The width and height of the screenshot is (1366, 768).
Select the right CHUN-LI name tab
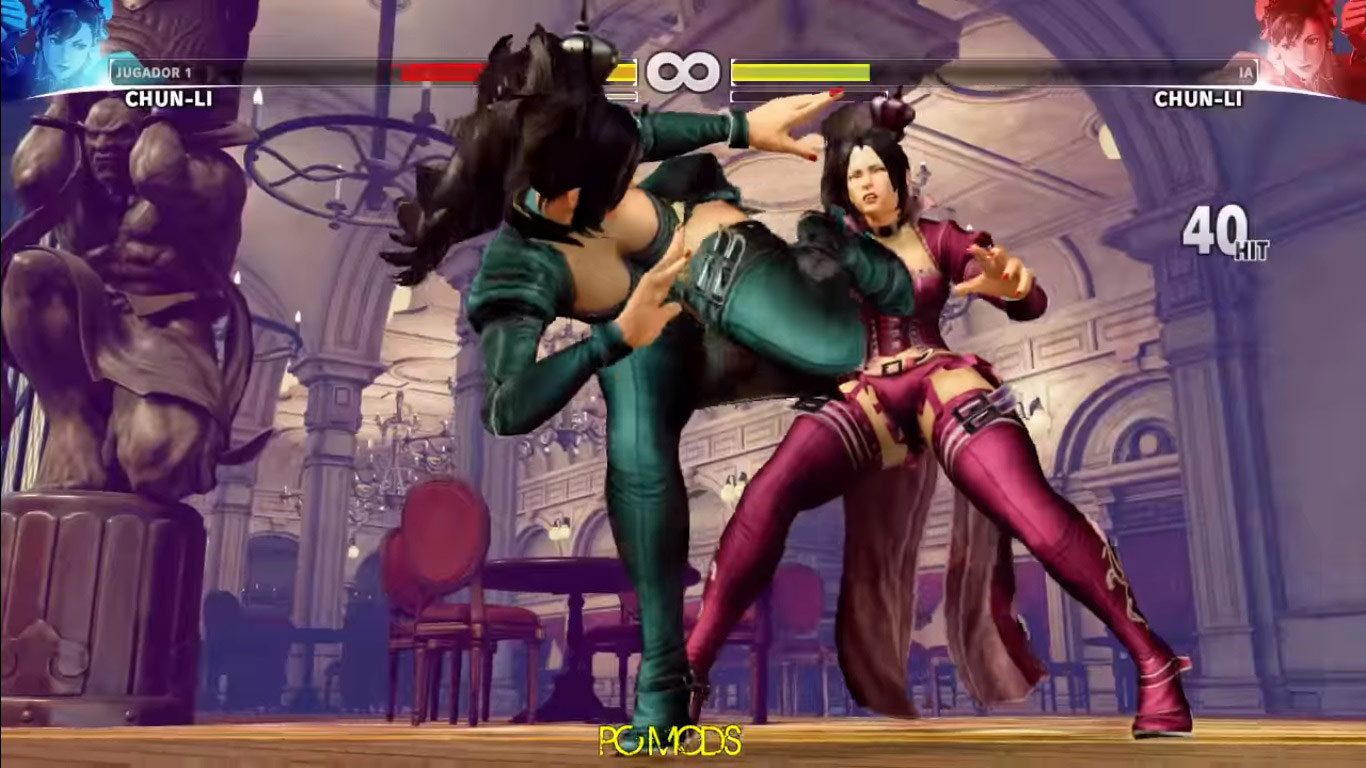[1200, 99]
